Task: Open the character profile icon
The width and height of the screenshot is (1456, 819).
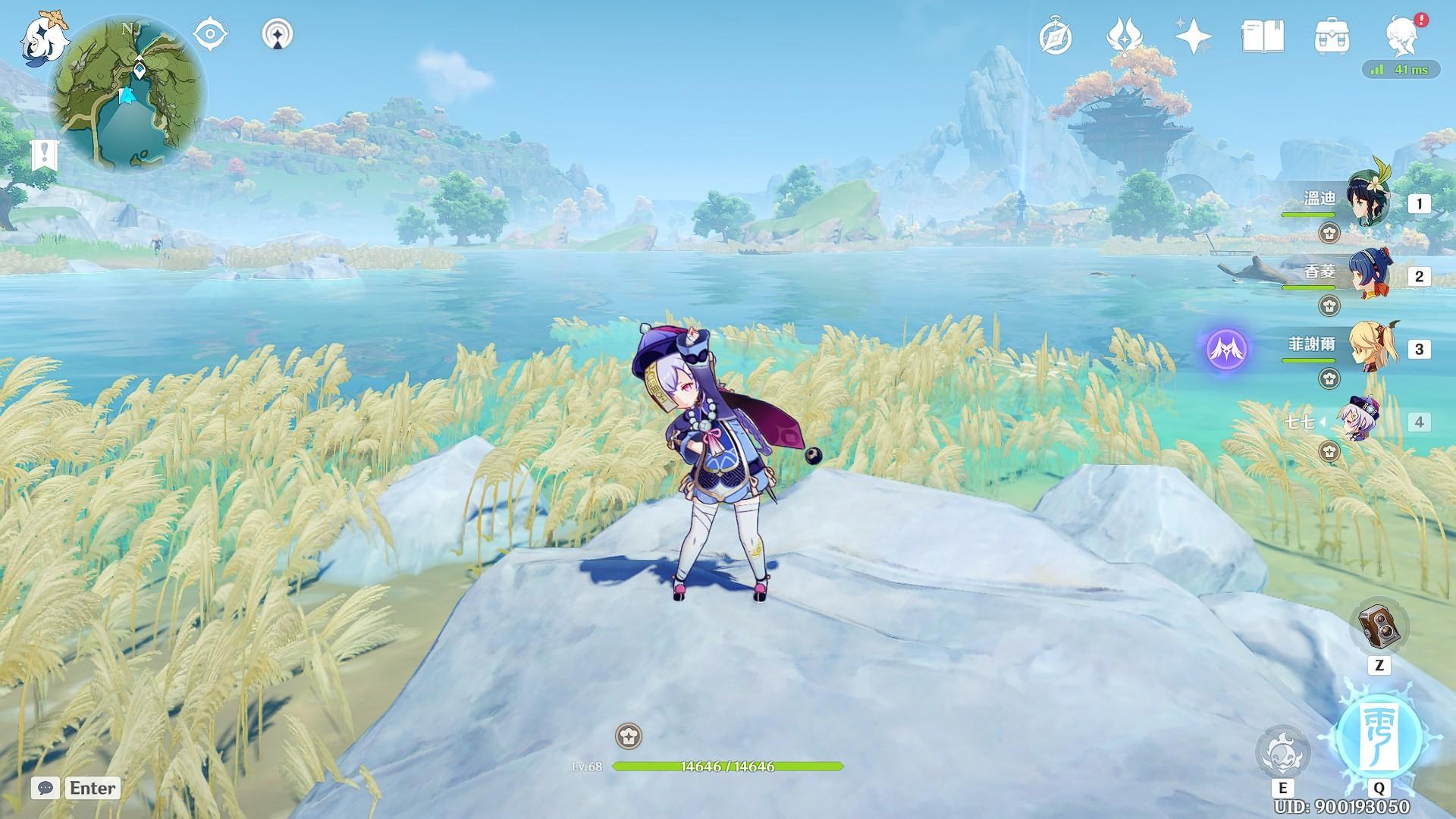Action: click(1402, 36)
